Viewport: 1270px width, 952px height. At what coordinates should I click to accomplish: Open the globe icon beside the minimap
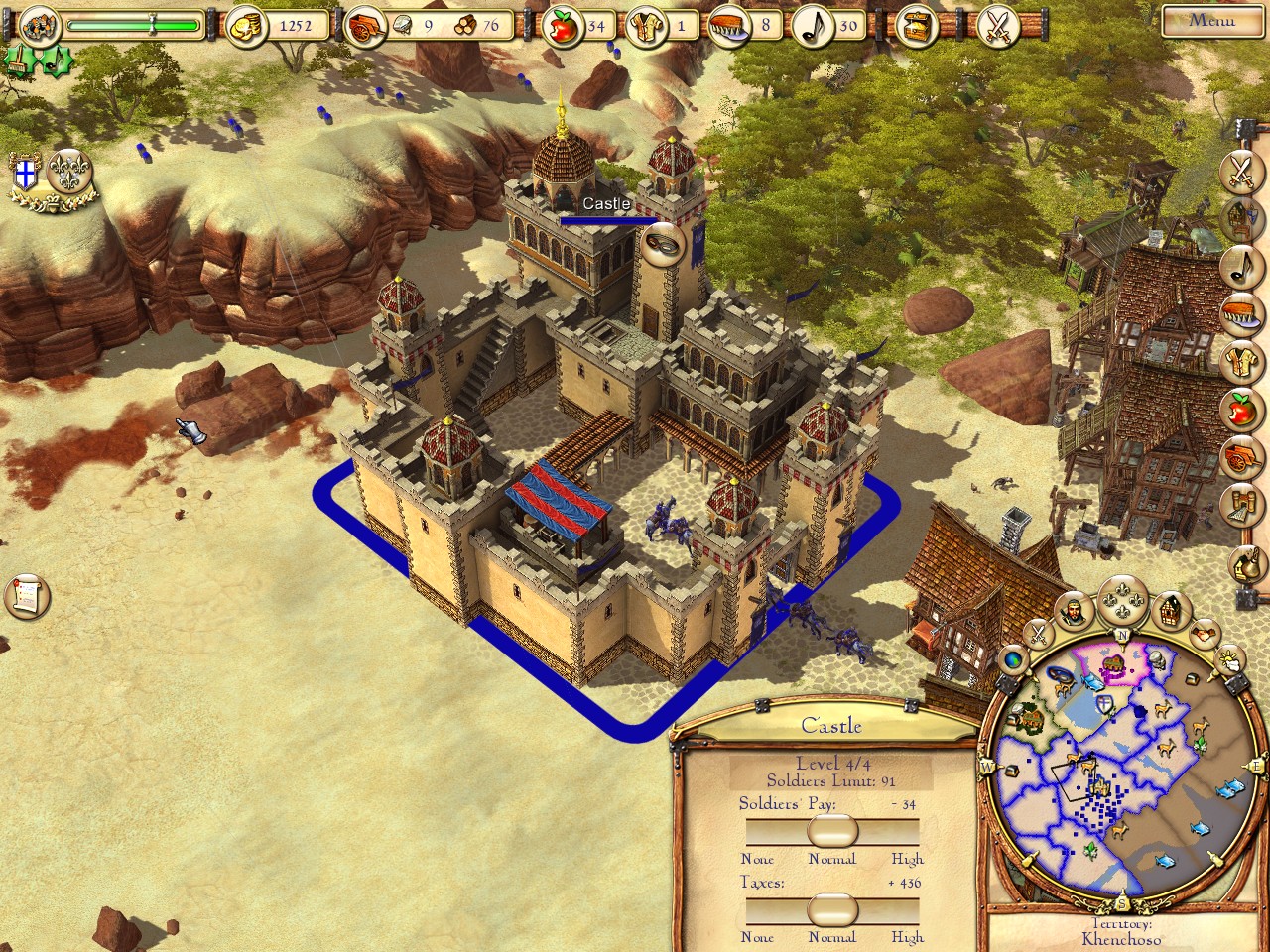tap(1013, 658)
